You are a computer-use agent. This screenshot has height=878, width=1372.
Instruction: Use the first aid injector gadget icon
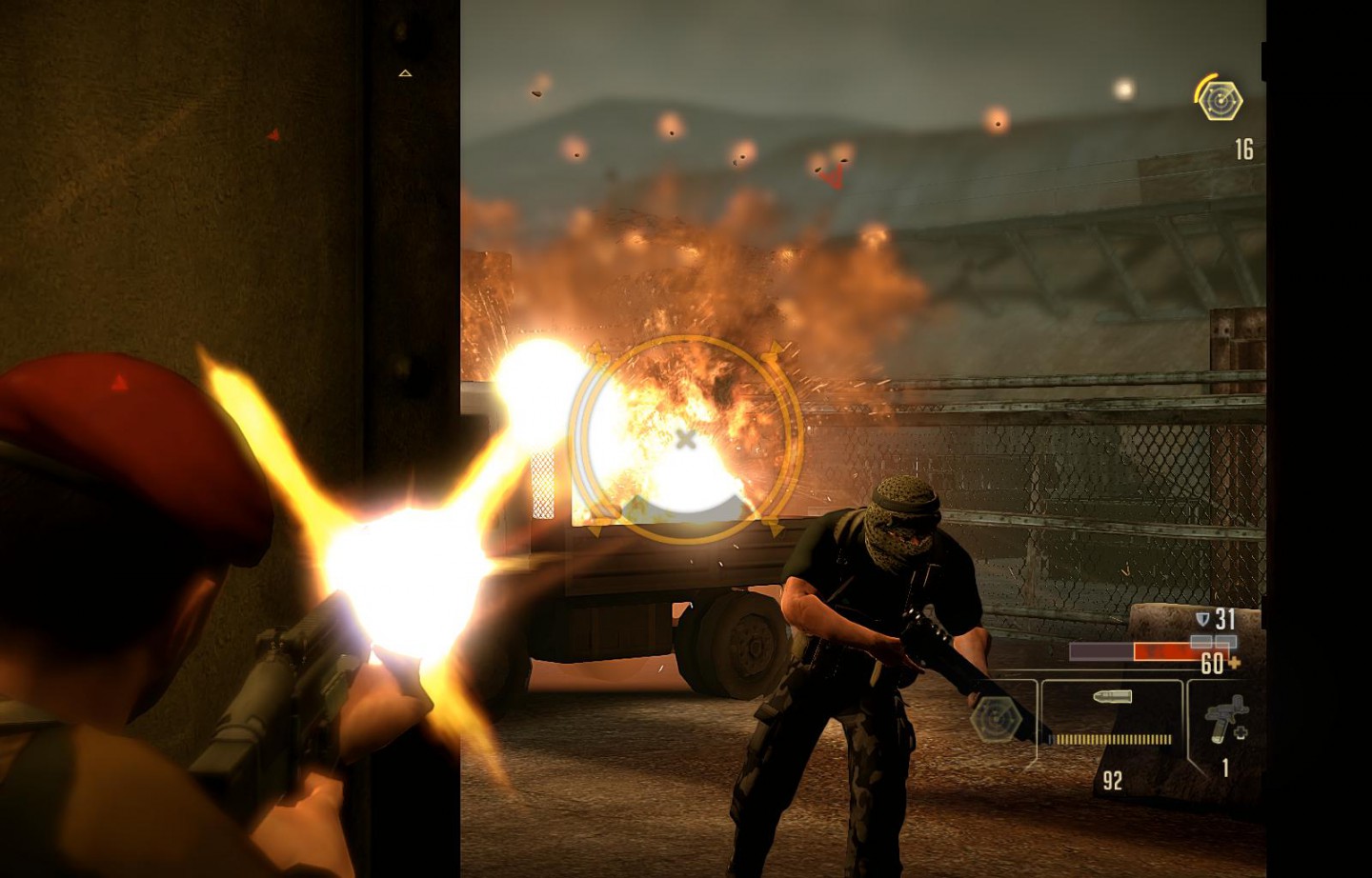1224,720
